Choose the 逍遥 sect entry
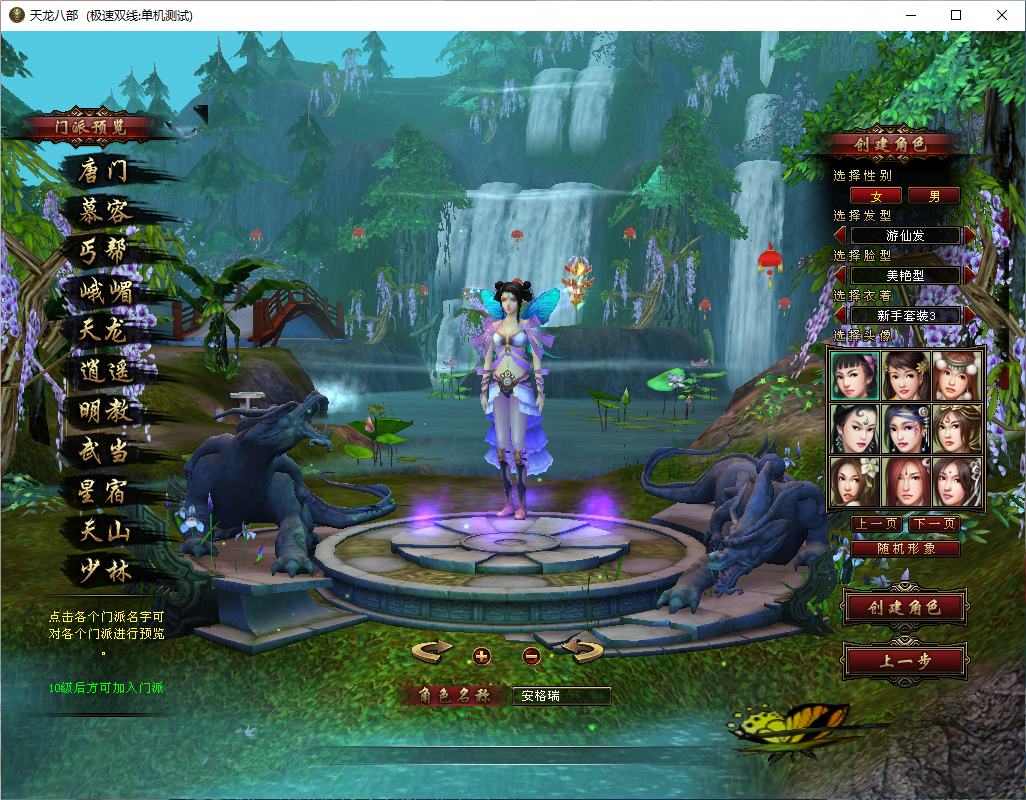This screenshot has width=1026, height=800. point(106,371)
